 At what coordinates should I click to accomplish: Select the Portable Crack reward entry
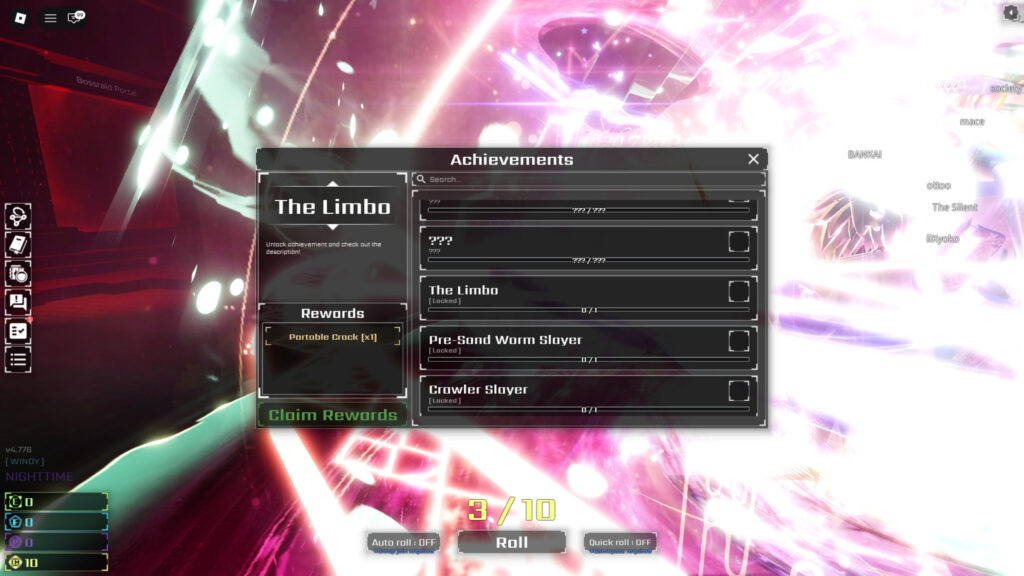click(332, 337)
